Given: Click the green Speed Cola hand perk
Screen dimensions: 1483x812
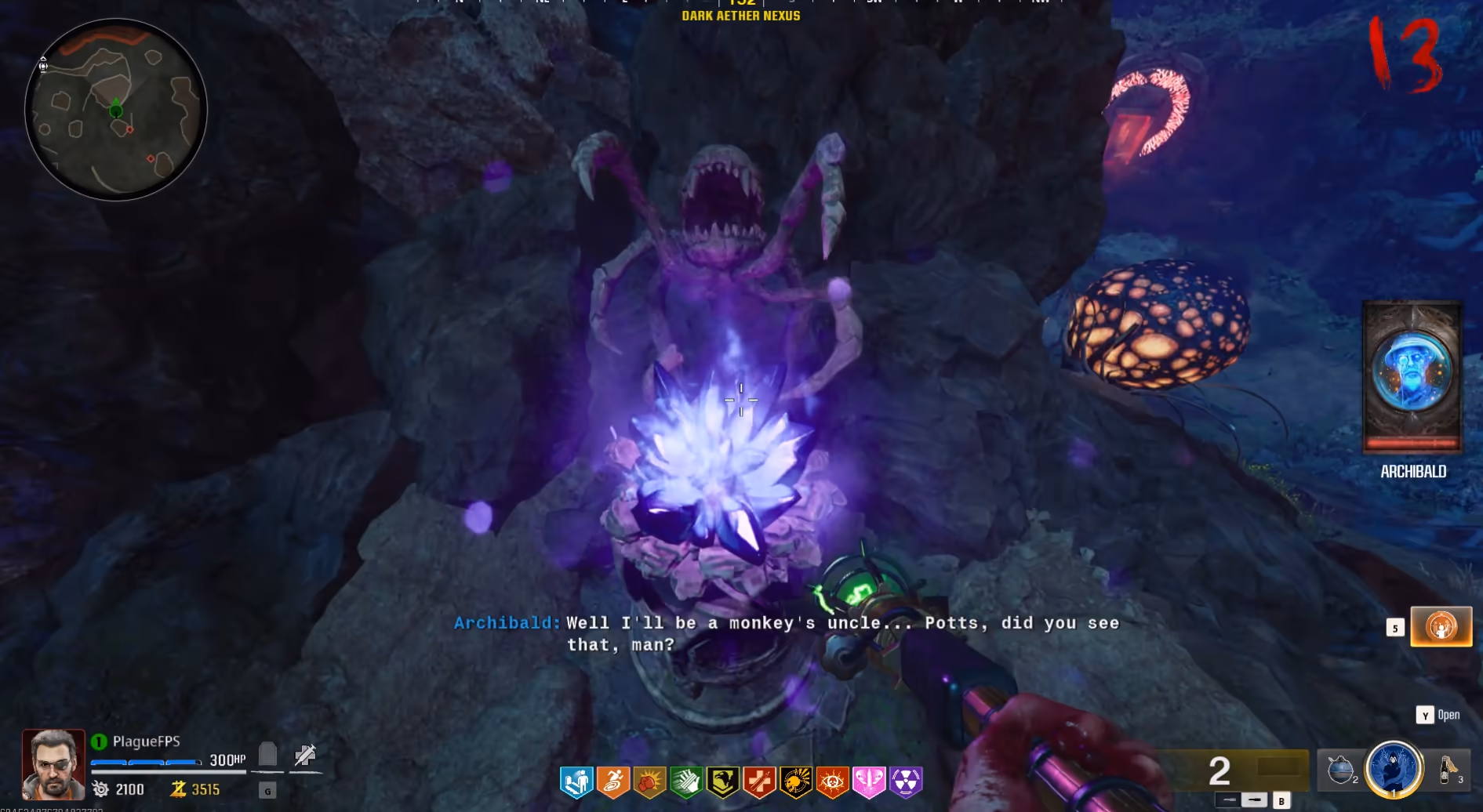Looking at the screenshot, I should click(686, 781).
